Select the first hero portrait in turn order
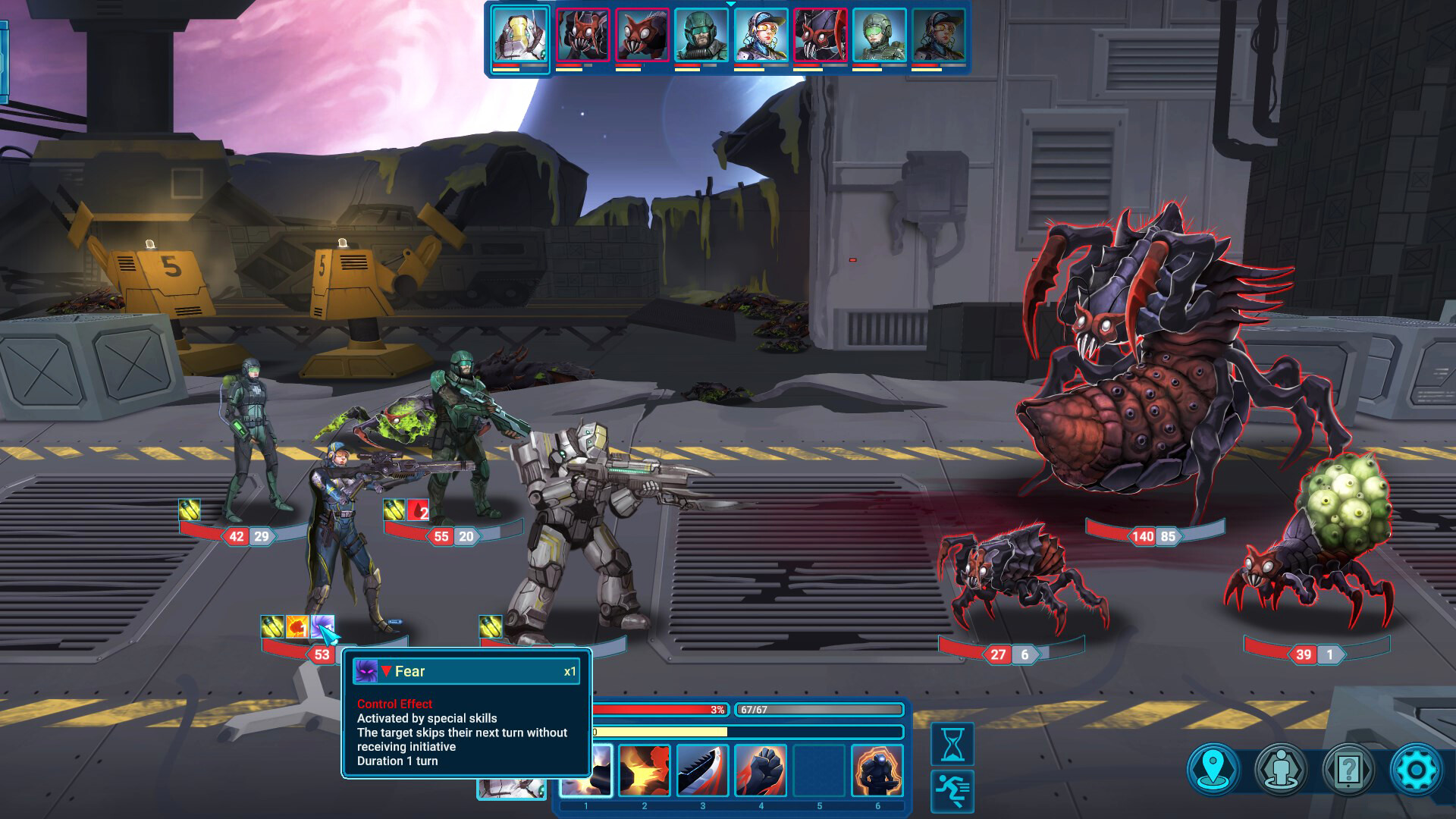Screen dimensions: 1456x819 coord(519,36)
